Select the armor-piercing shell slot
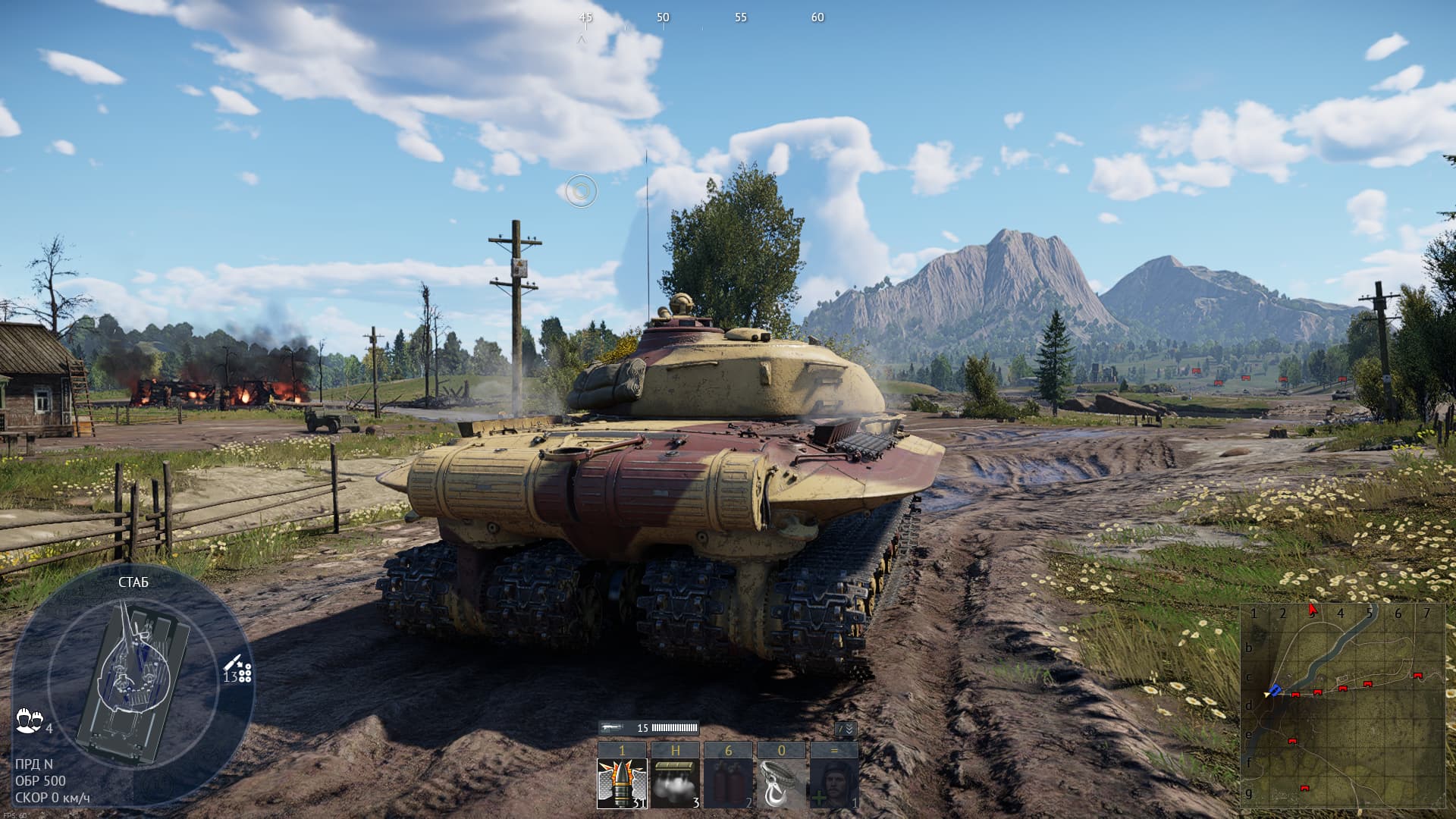 pyautogui.click(x=622, y=783)
